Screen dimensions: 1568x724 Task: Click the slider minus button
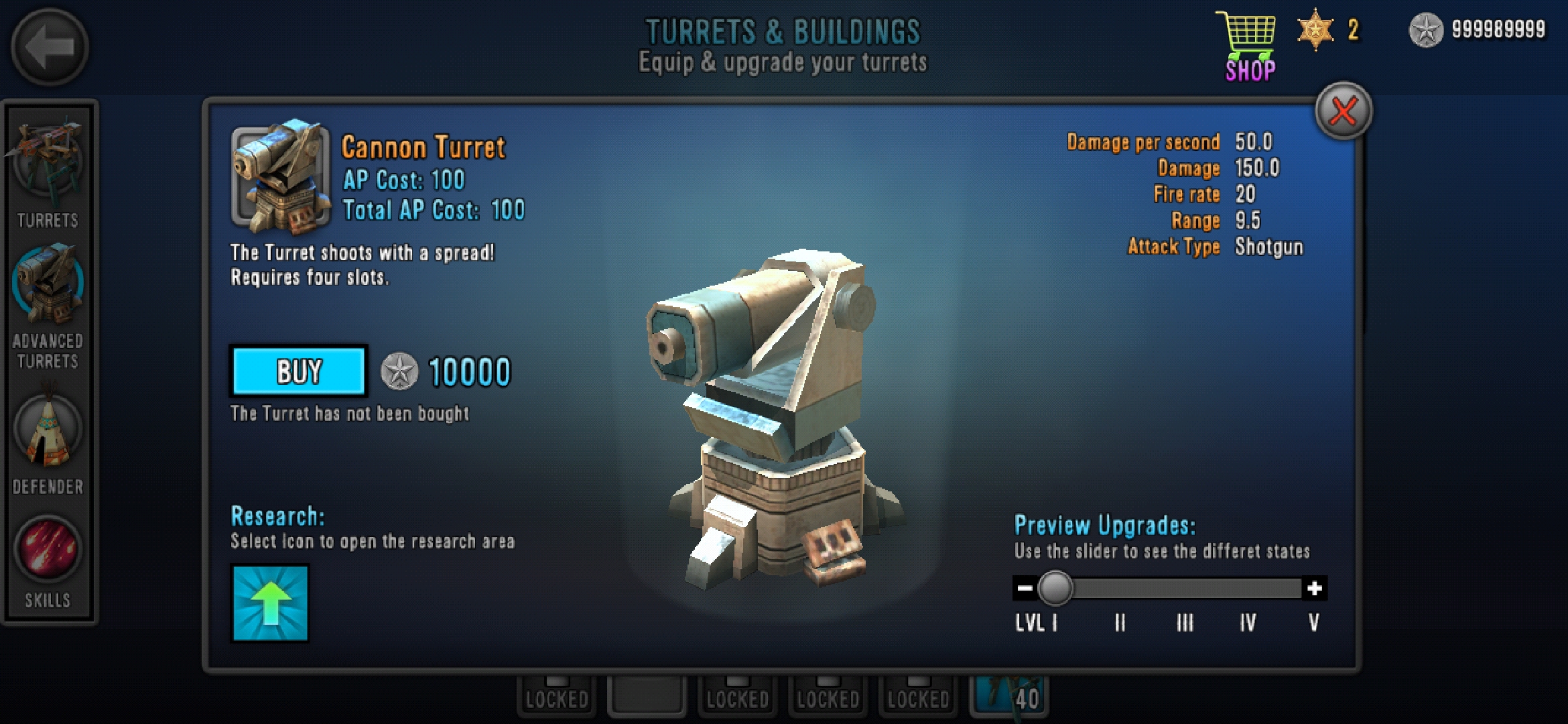[x=1025, y=589]
